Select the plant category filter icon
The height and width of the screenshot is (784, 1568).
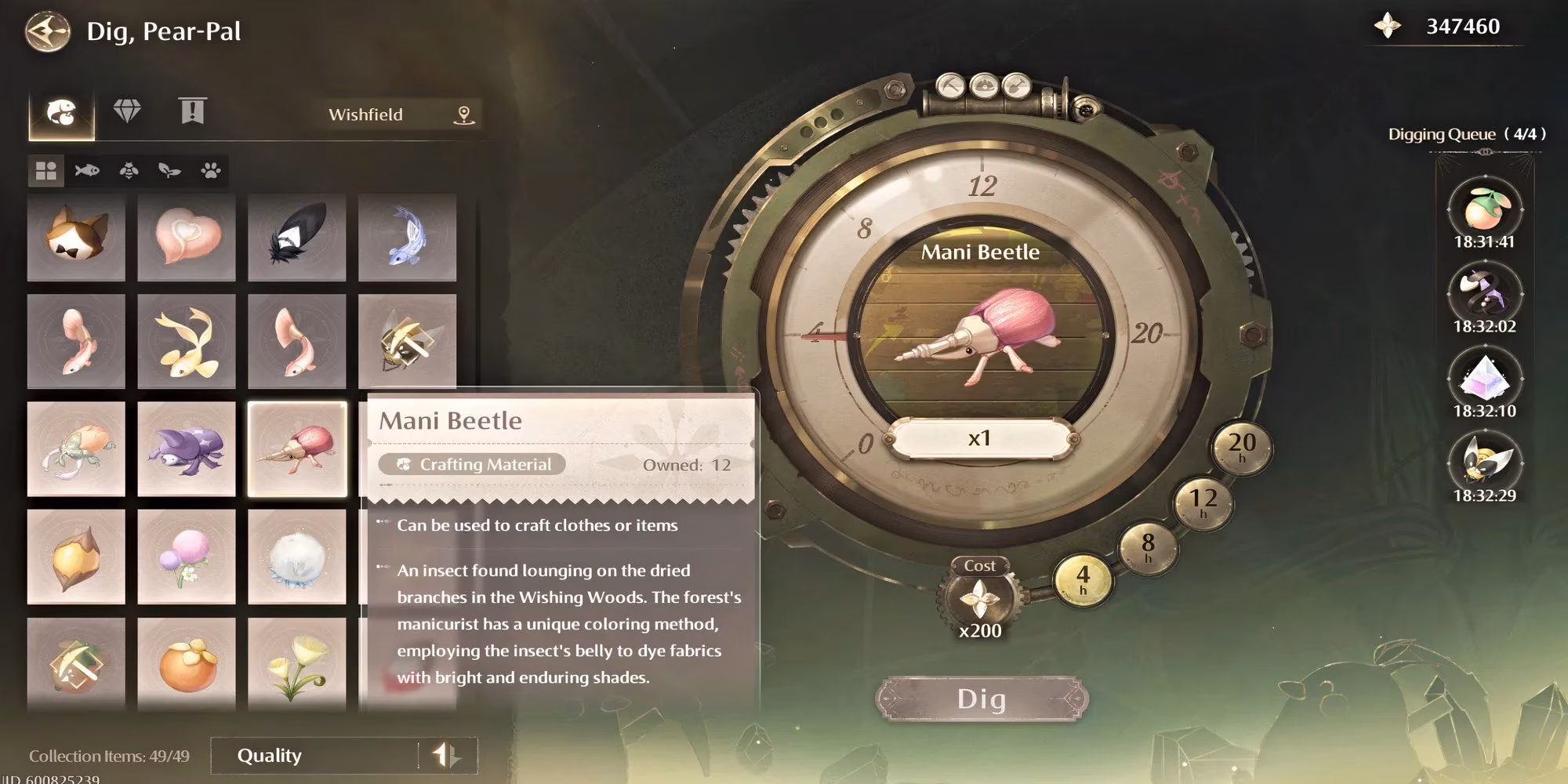pyautogui.click(x=169, y=169)
